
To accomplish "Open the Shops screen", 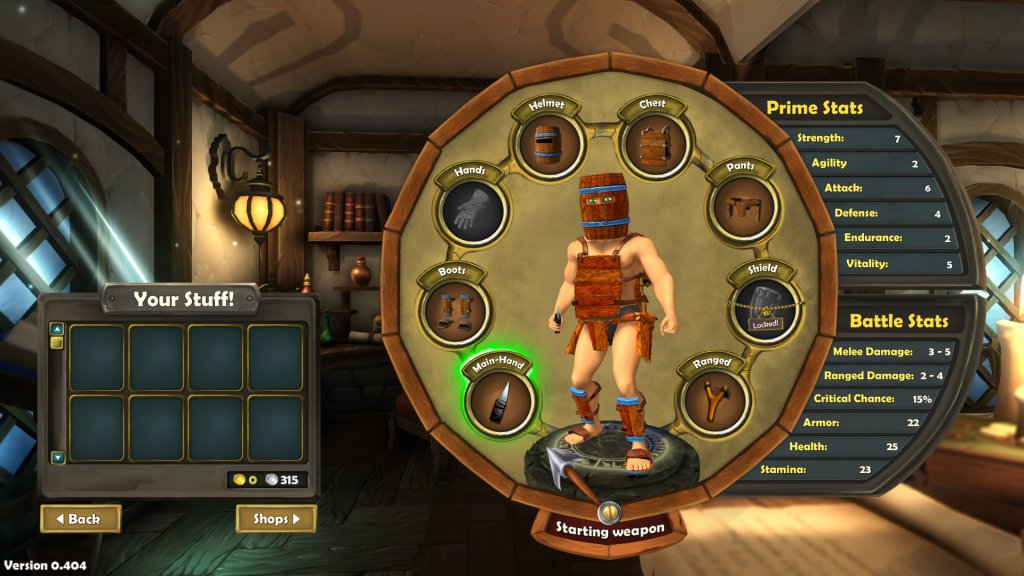I will pyautogui.click(x=276, y=519).
